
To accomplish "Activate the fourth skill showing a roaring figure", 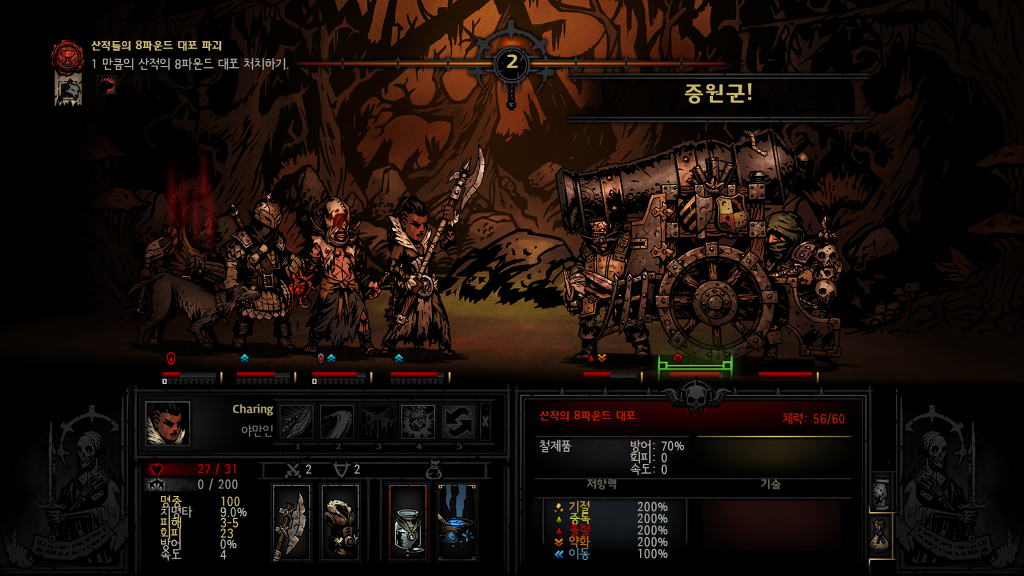I will (x=417, y=421).
